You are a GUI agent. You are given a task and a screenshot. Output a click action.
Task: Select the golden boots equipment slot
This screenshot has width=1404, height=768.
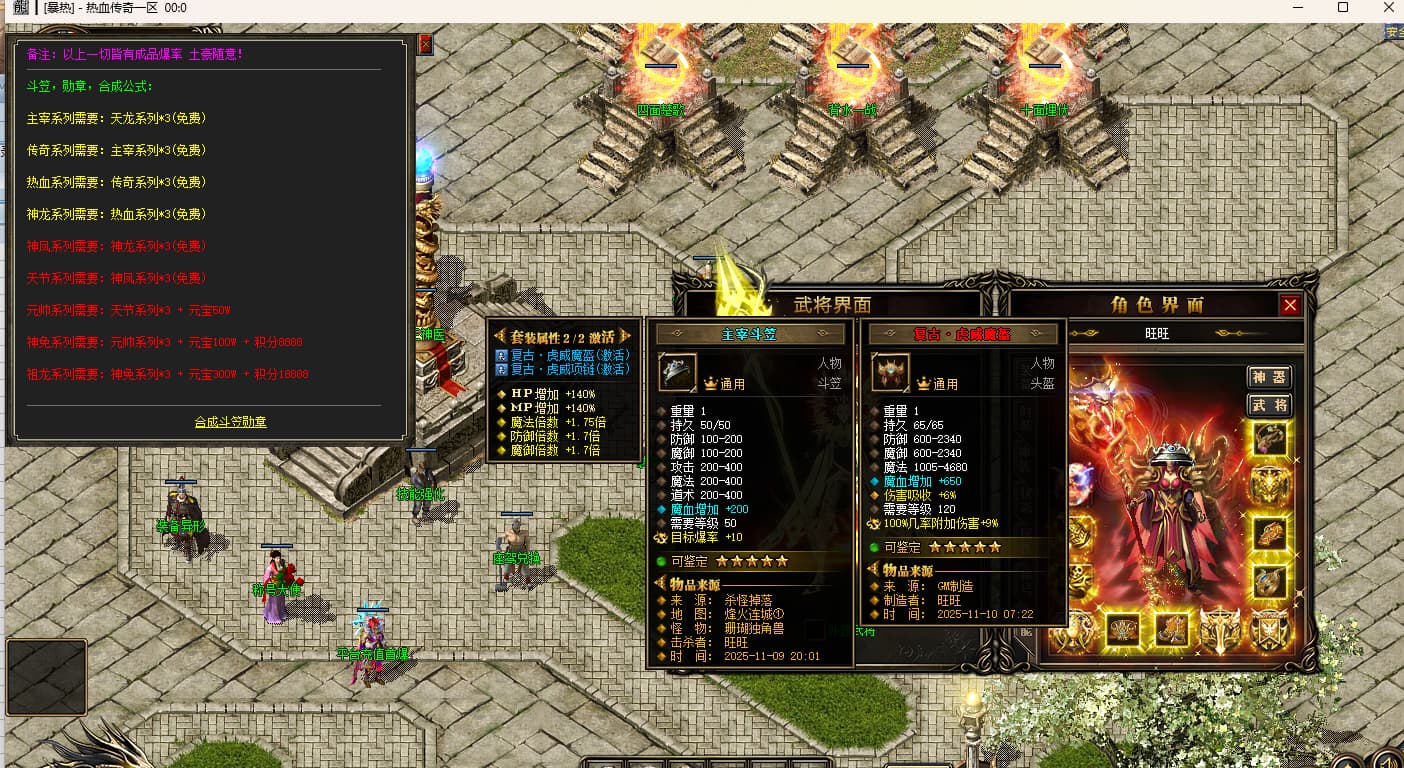tap(1171, 630)
